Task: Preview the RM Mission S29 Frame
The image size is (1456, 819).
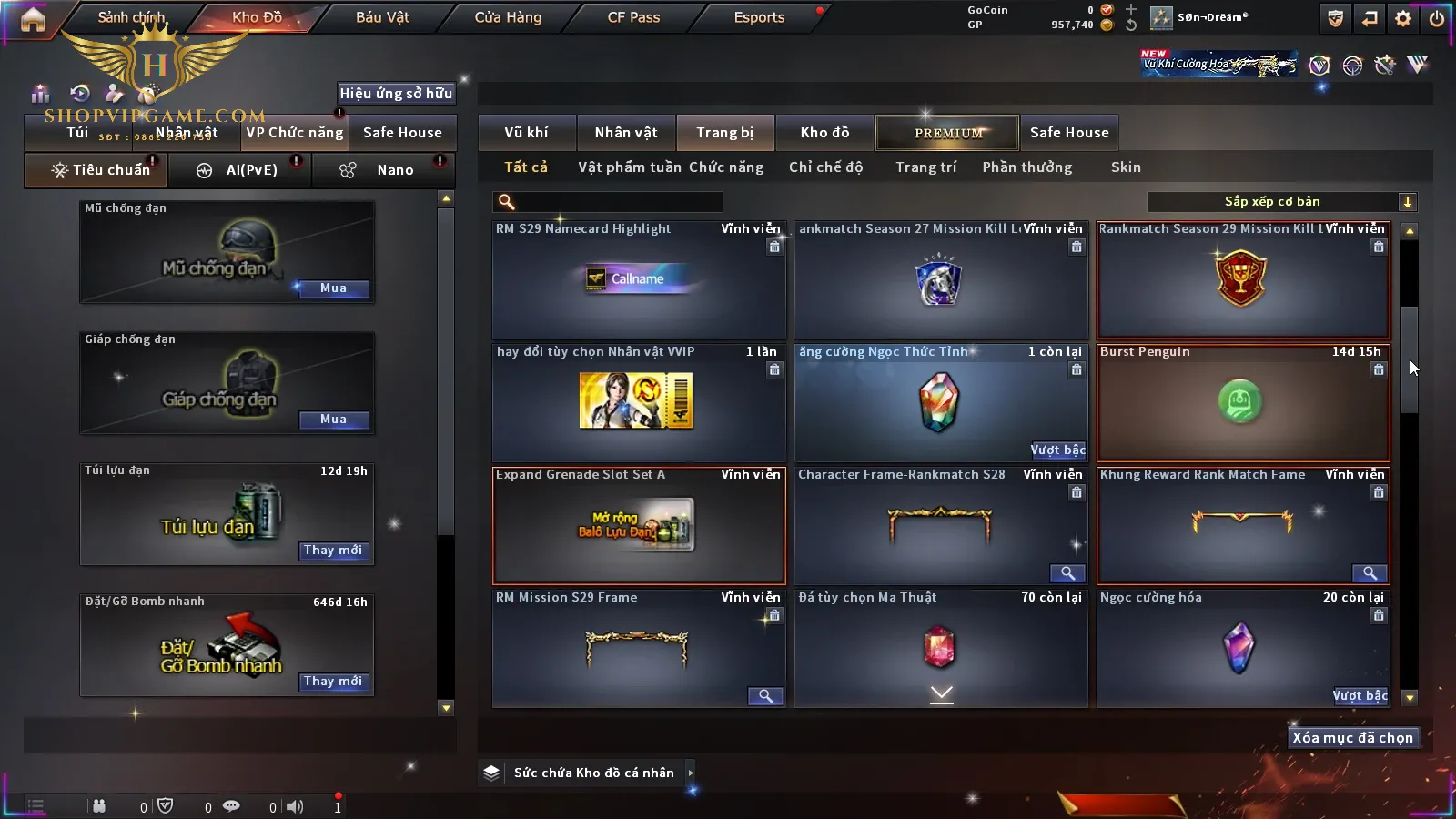Action: [x=765, y=696]
